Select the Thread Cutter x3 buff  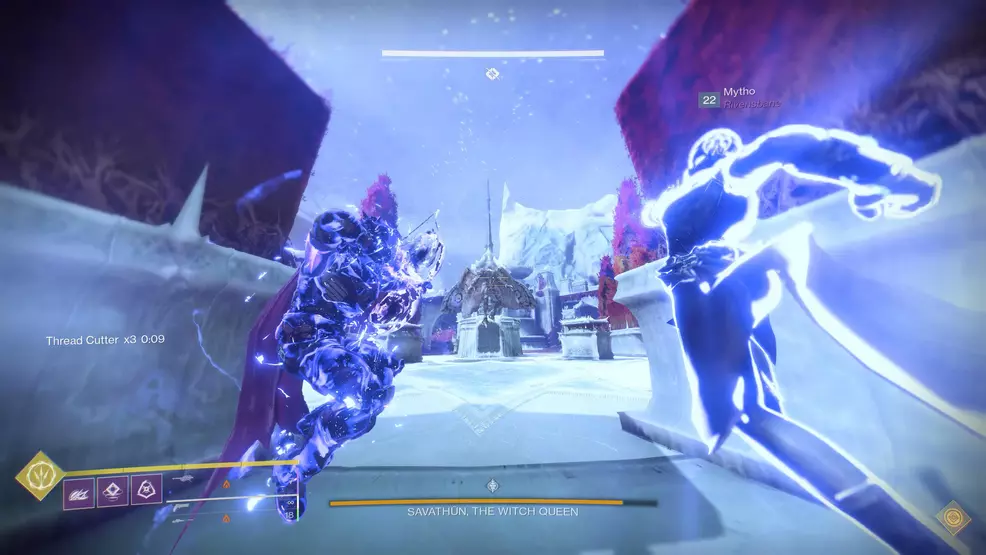(x=105, y=340)
